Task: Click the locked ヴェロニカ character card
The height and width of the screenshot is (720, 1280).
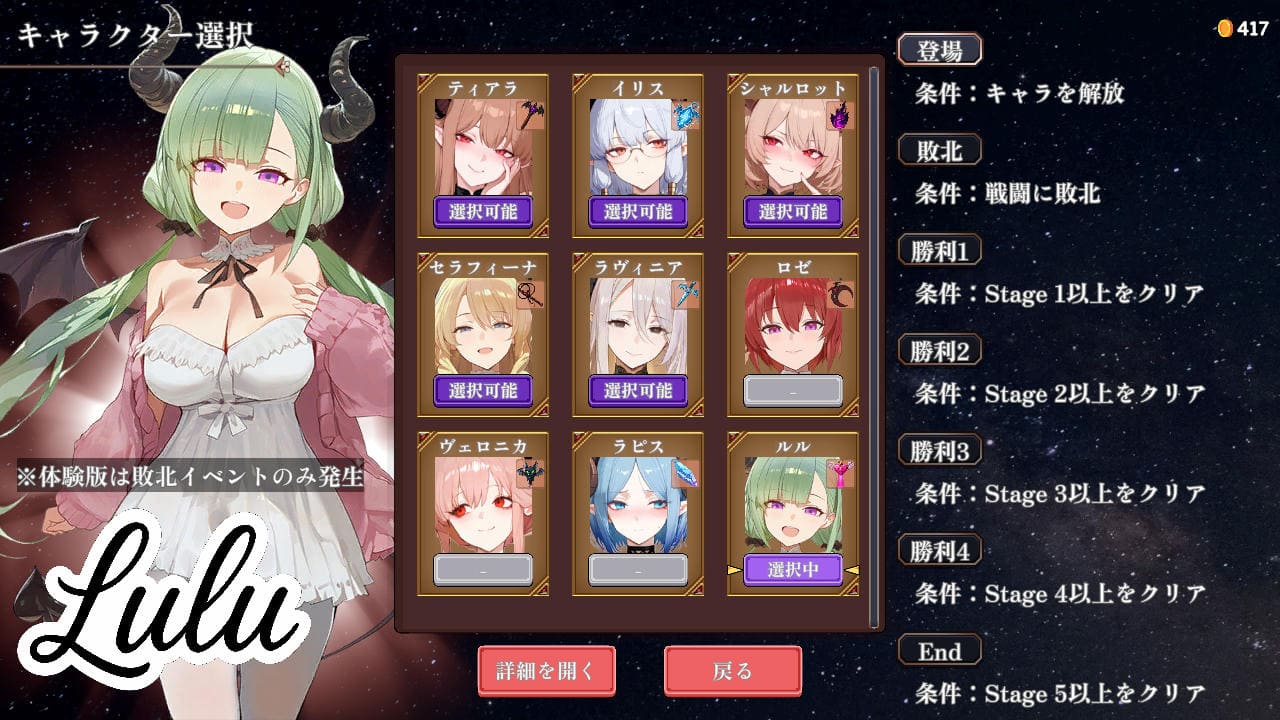Action: click(x=482, y=513)
